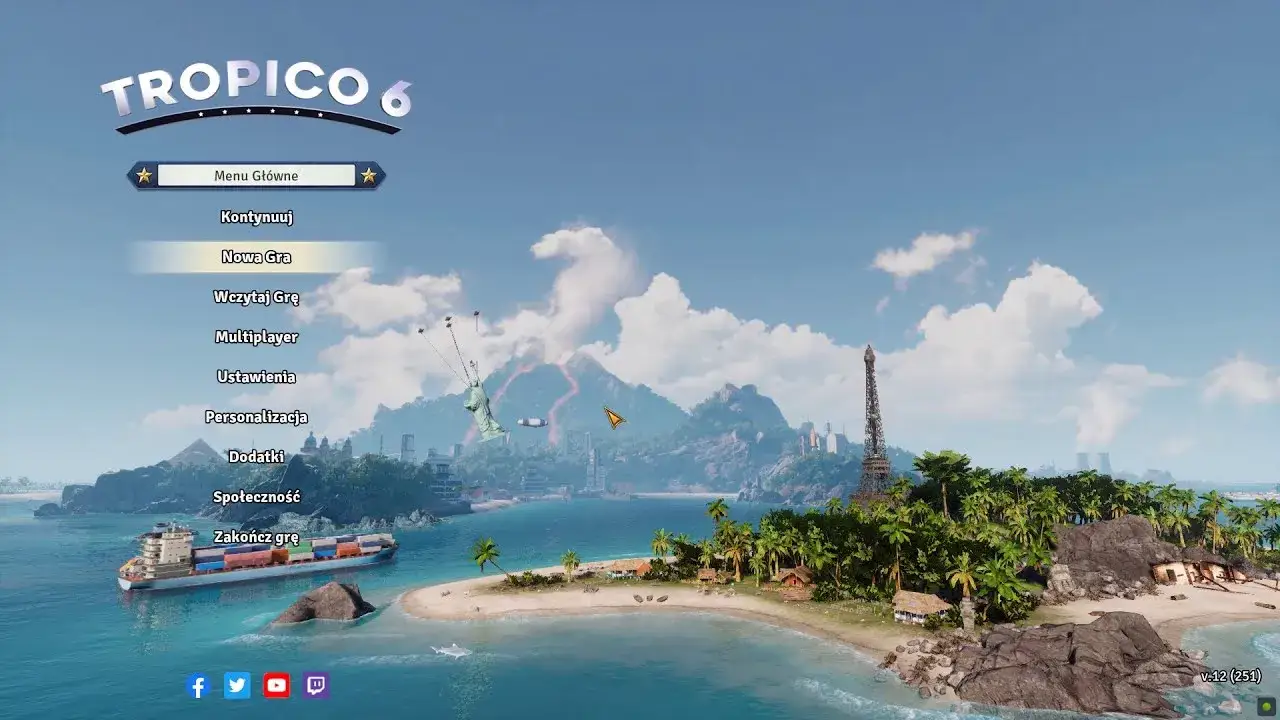Click the green overlay icon in bottom-right corner
Viewport: 1280px width, 720px height.
point(1266,707)
